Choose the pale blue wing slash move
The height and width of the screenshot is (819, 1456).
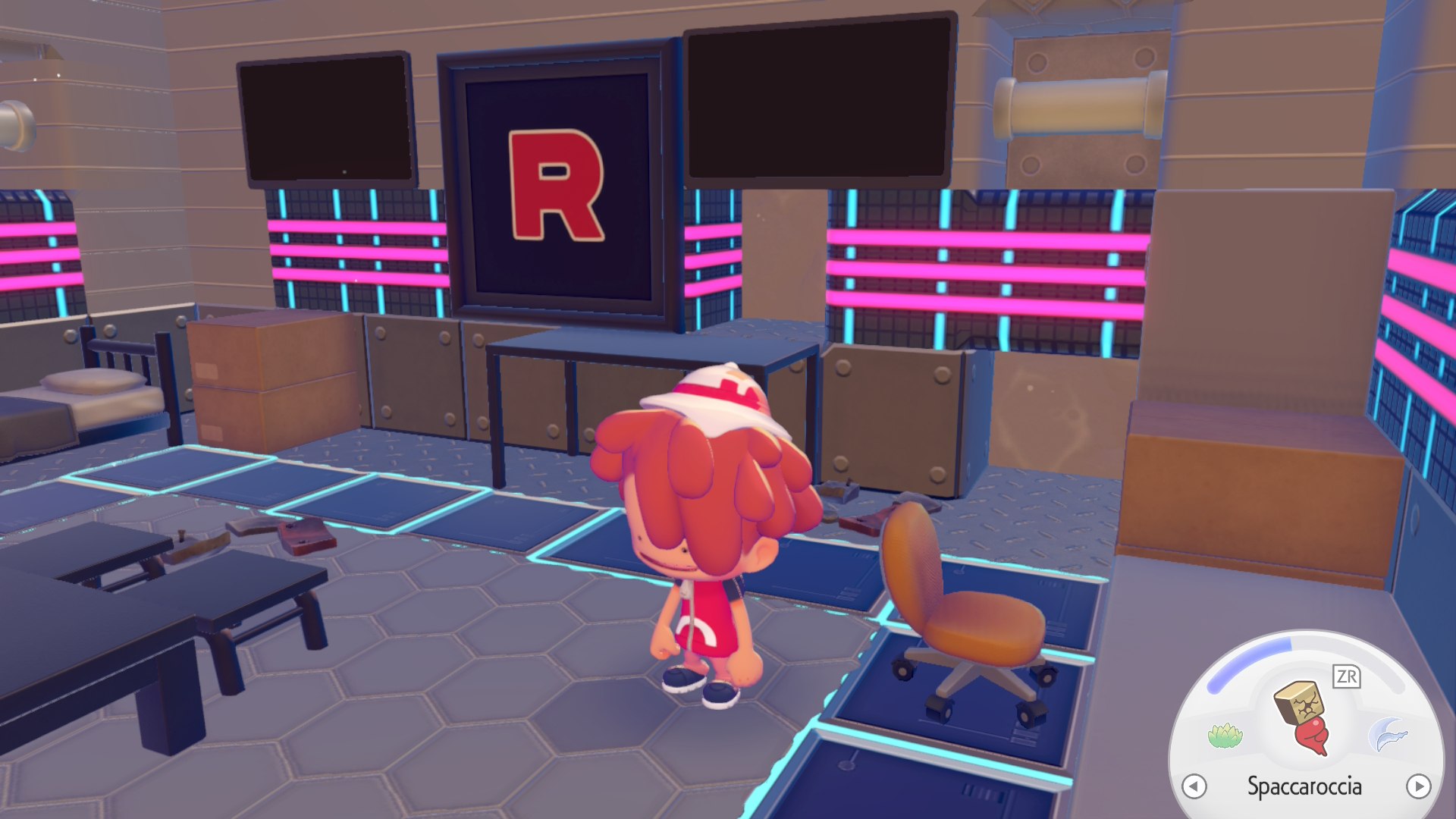(1388, 736)
